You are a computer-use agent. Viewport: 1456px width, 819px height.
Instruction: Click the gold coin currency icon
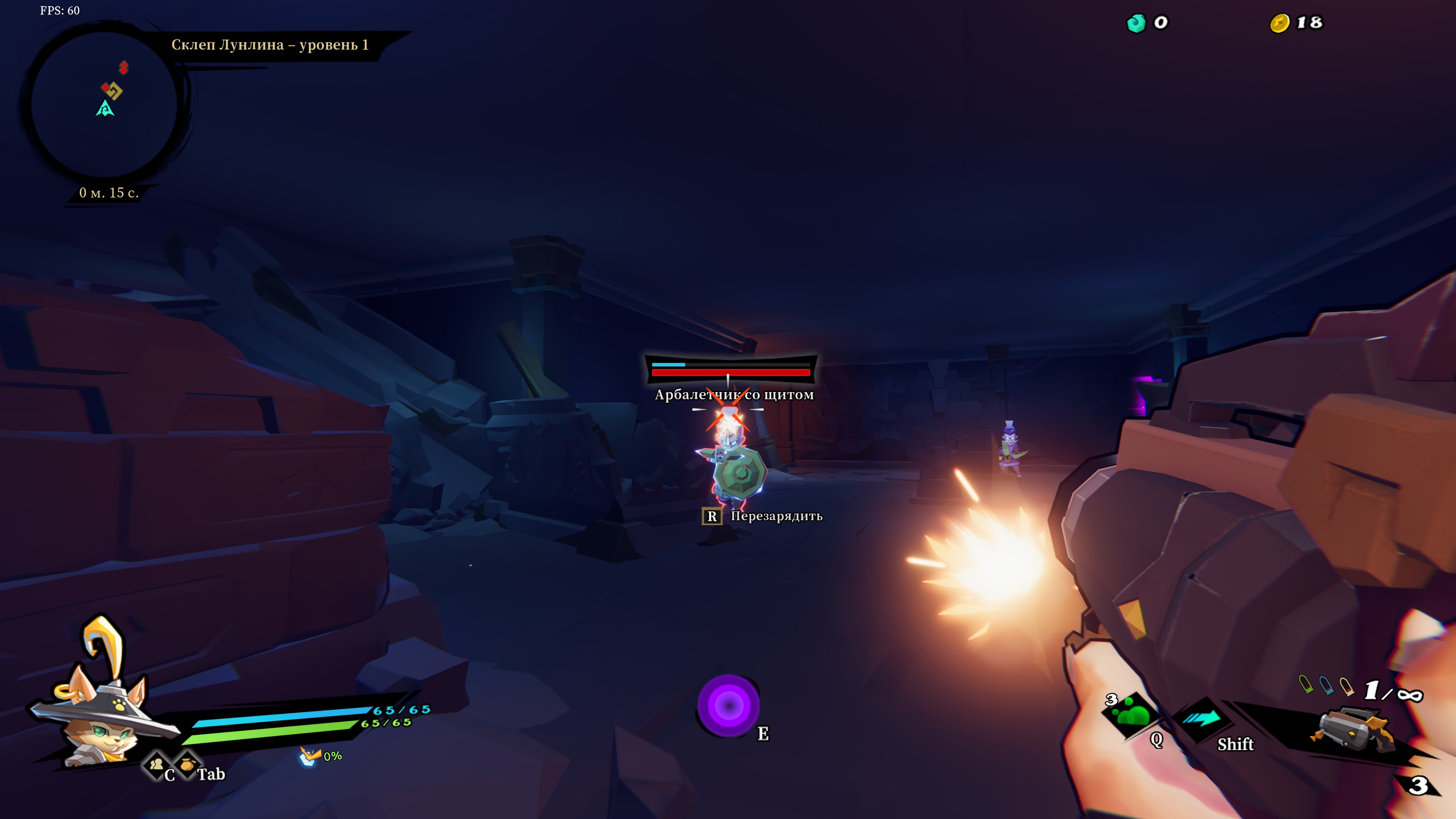[1279, 23]
